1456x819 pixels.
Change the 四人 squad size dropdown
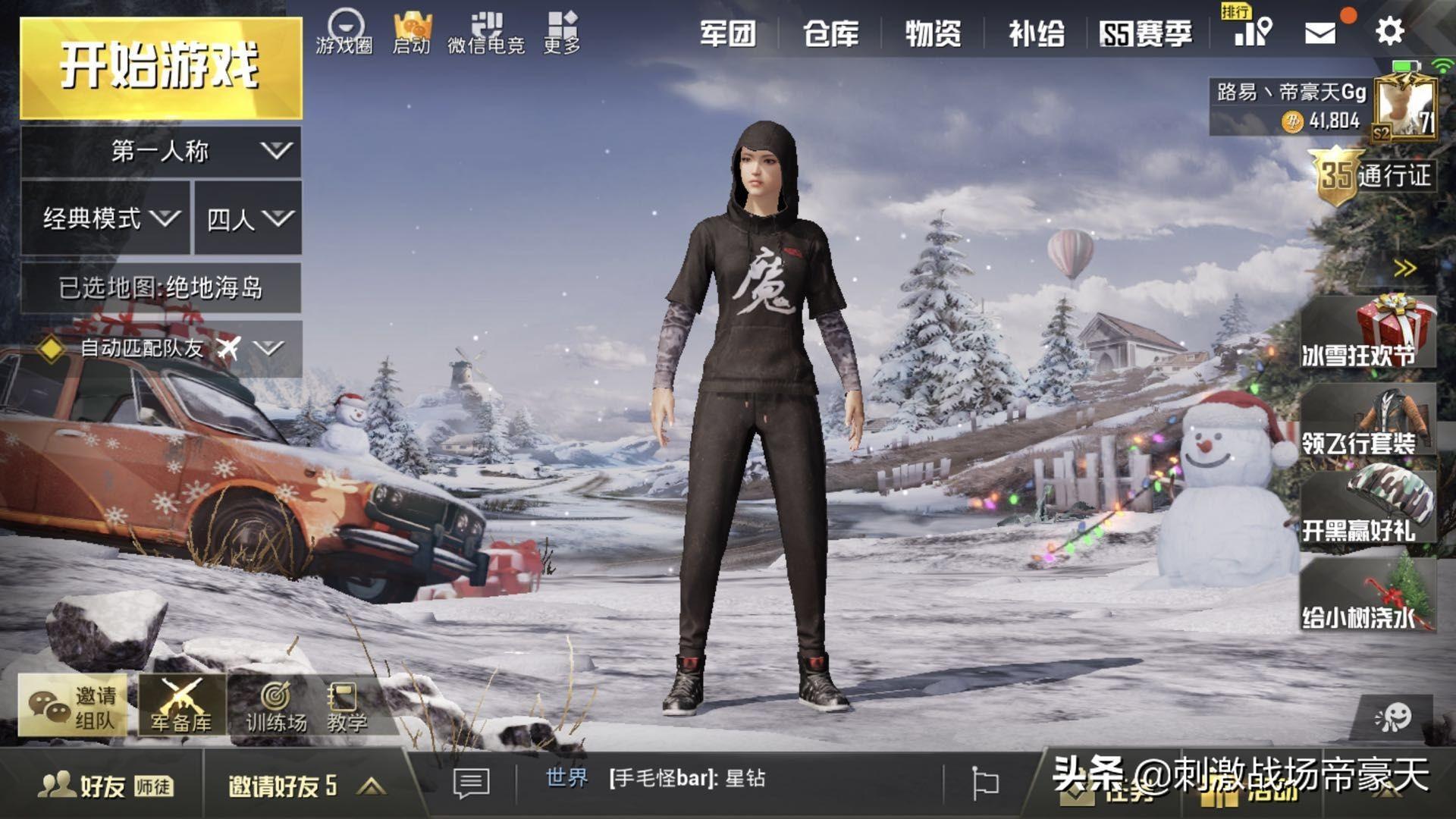248,219
